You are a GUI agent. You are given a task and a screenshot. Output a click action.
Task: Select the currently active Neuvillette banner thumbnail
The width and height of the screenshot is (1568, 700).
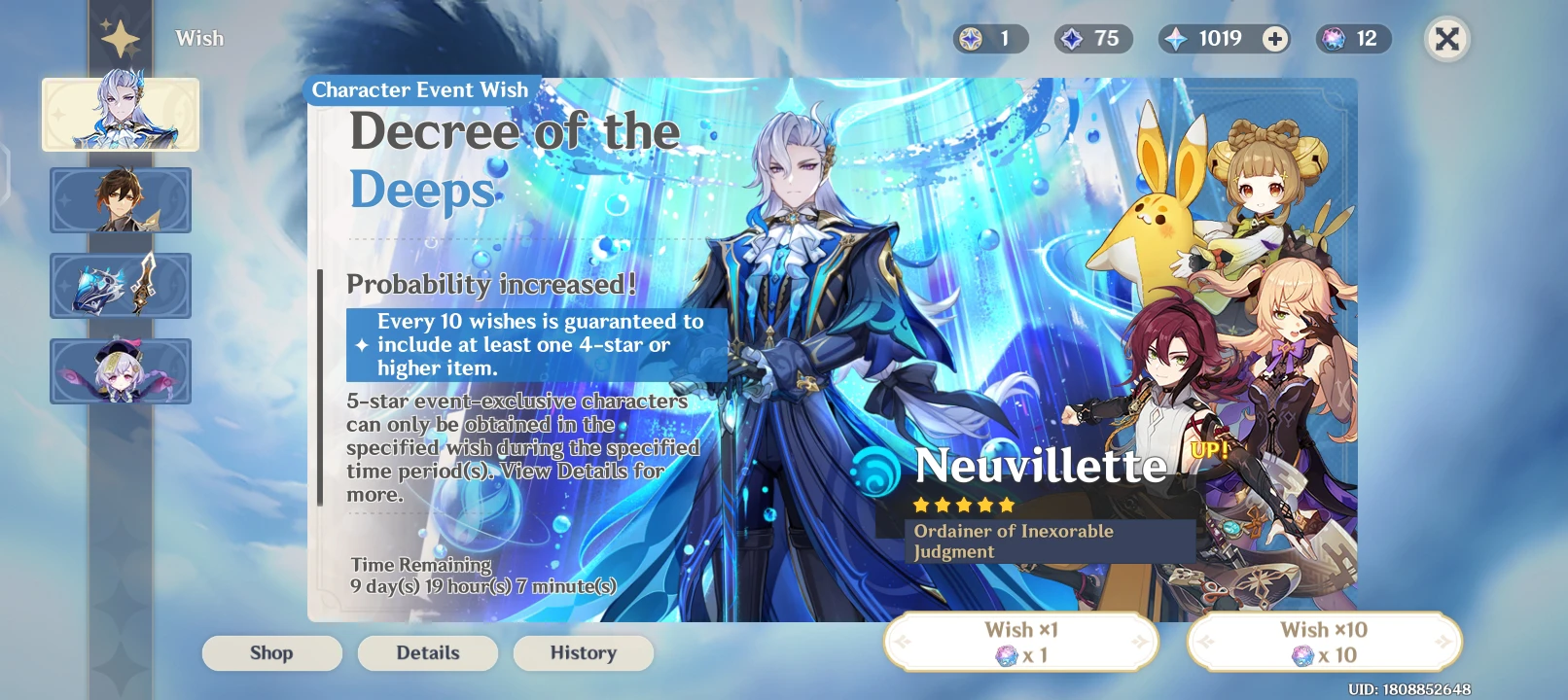[121, 114]
